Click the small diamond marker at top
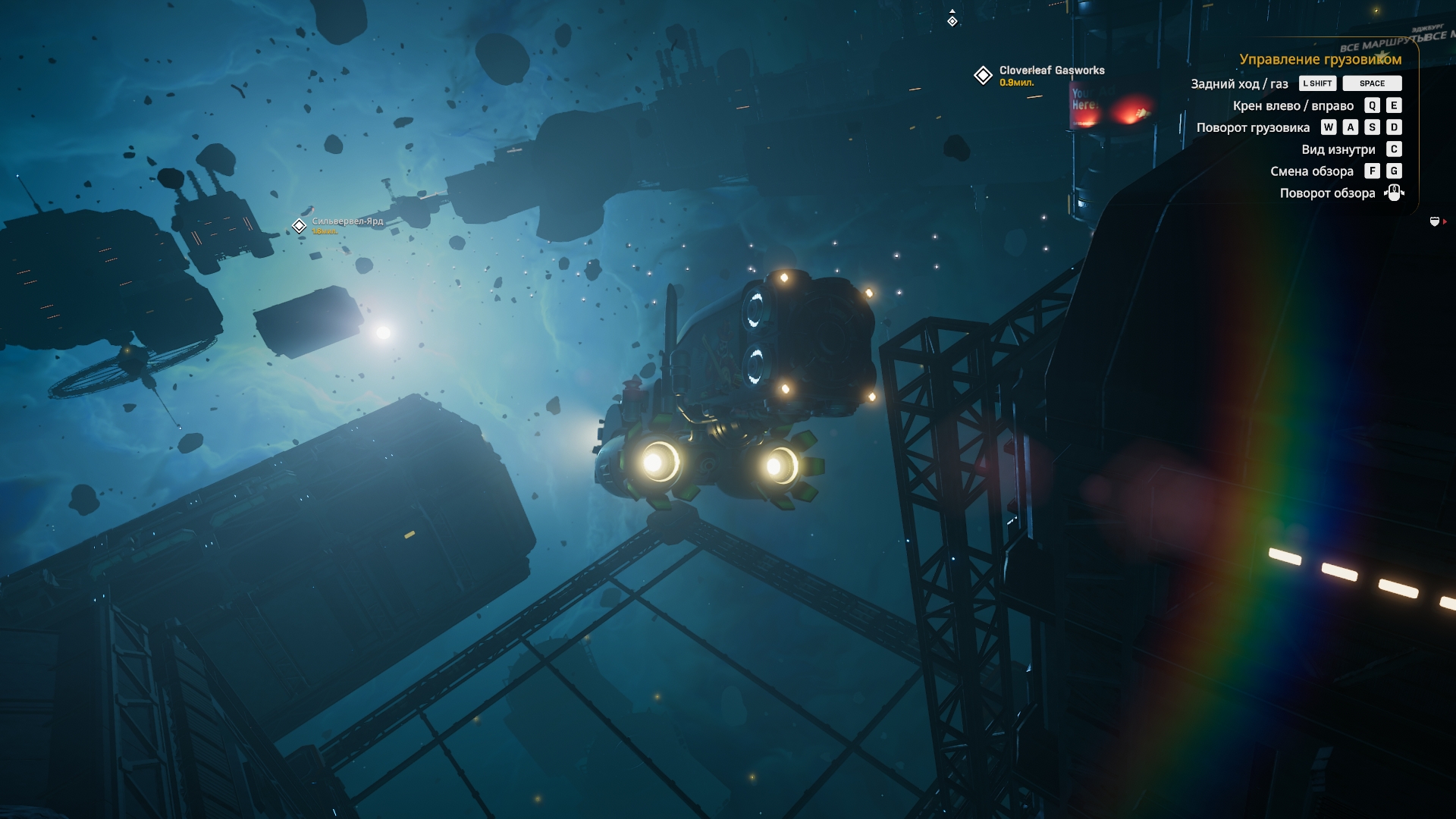This screenshot has width=1456, height=819. pyautogui.click(x=952, y=21)
